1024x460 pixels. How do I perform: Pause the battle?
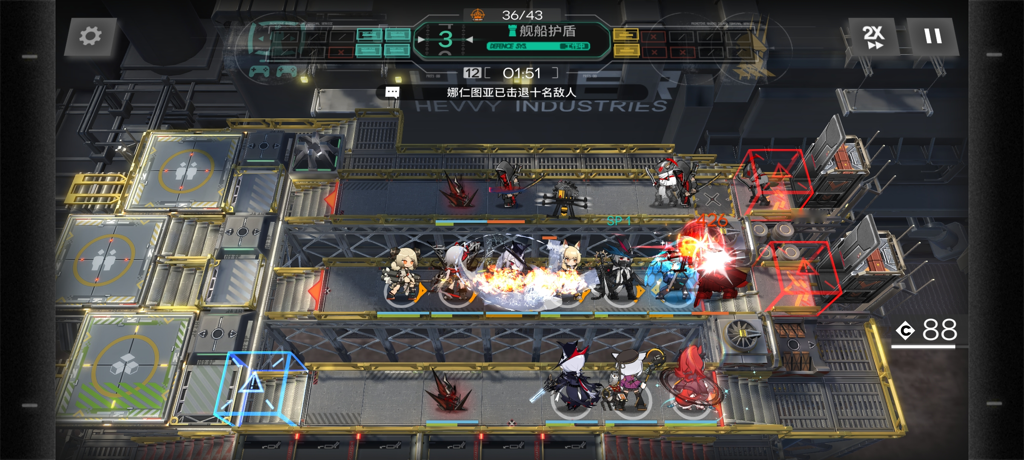932,37
